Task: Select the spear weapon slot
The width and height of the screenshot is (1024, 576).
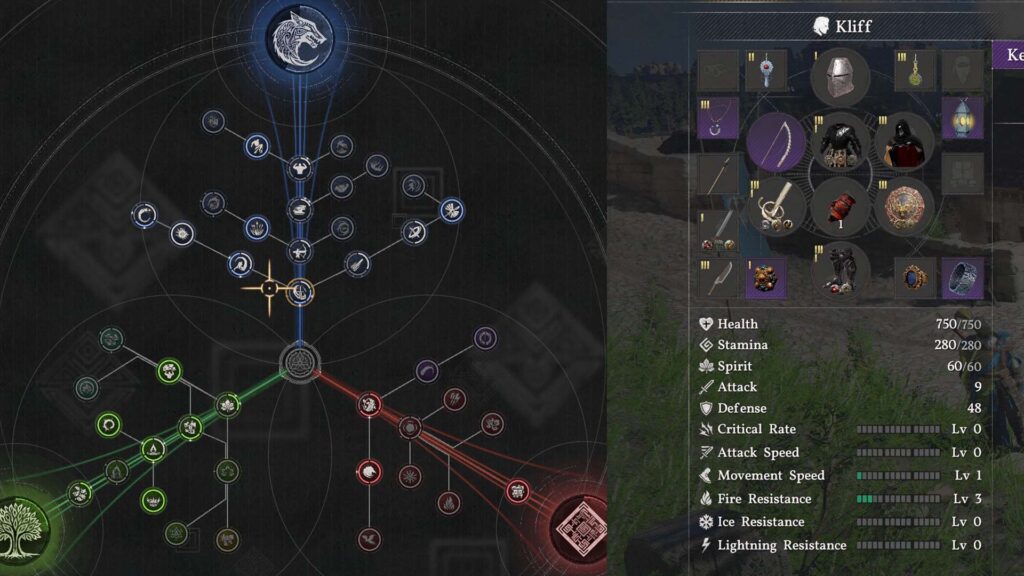Action: 718,174
